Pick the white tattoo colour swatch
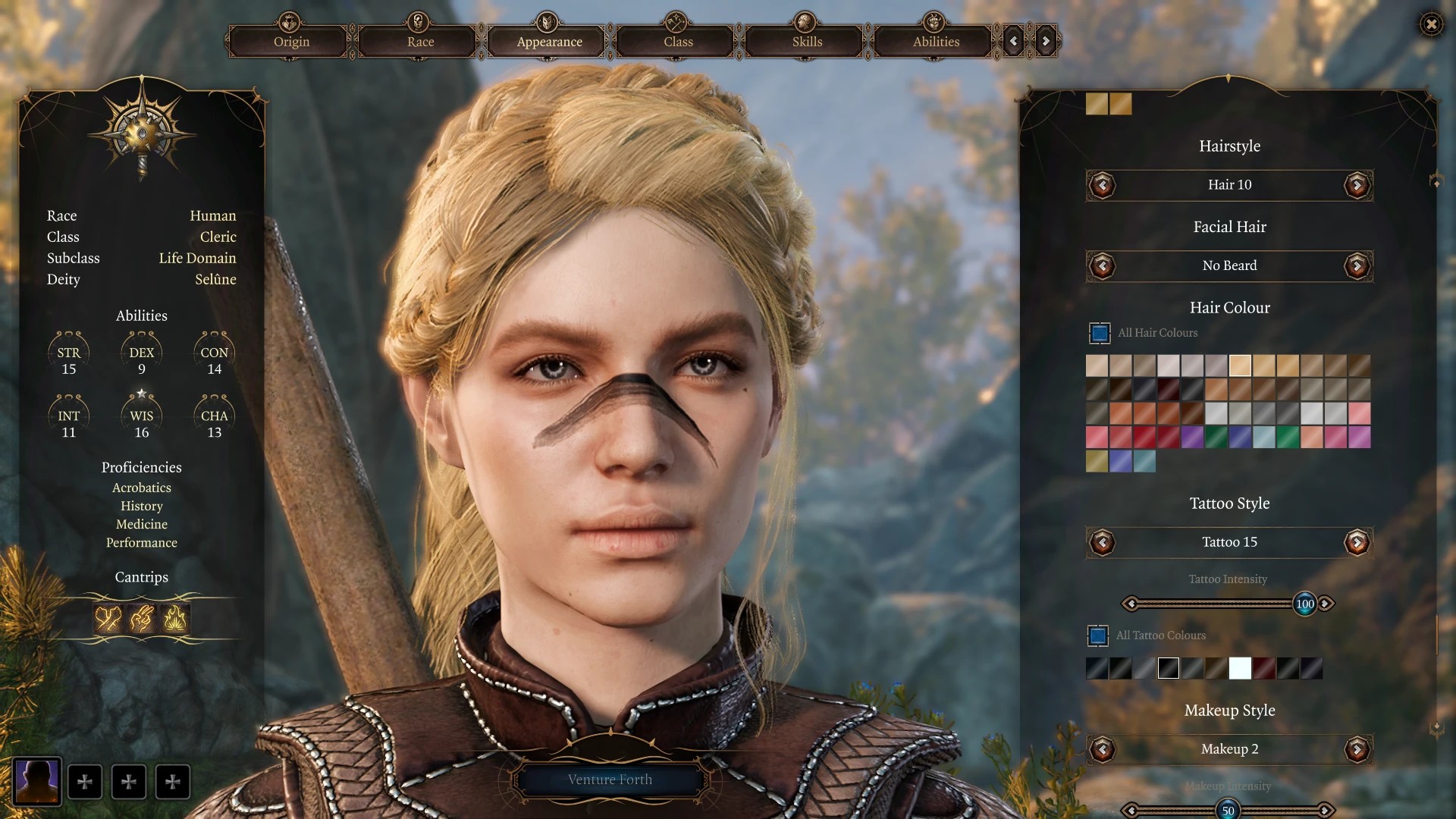This screenshot has width=1456, height=819. [x=1240, y=668]
